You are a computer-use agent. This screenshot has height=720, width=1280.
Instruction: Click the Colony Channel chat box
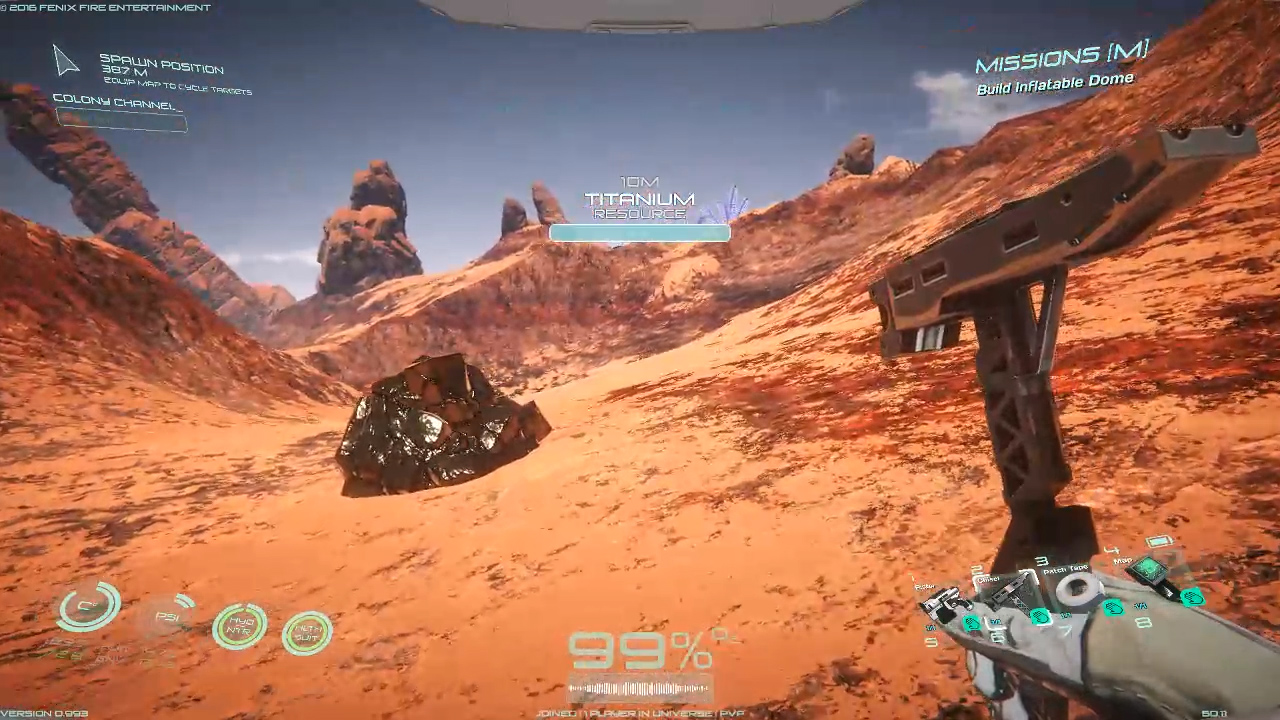point(121,120)
